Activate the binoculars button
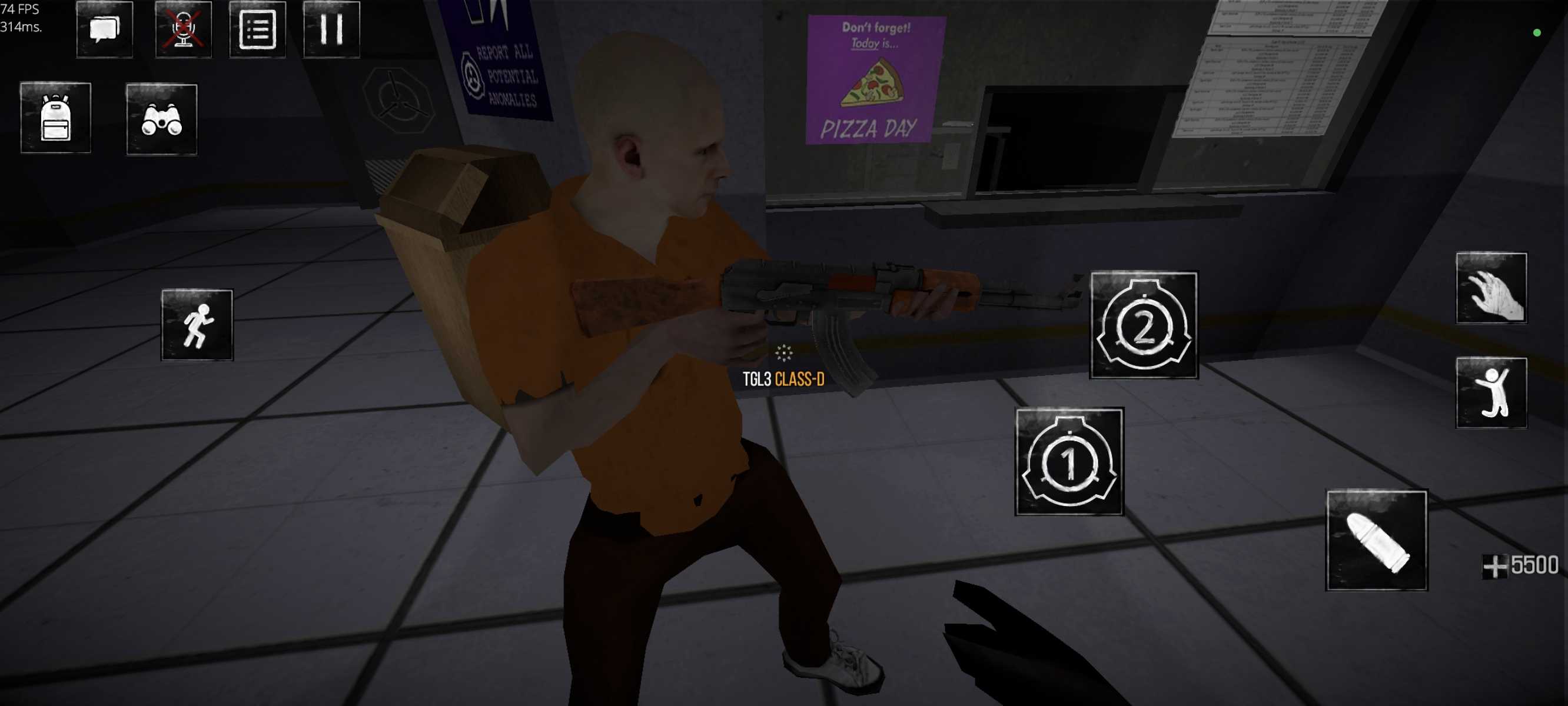 161,119
